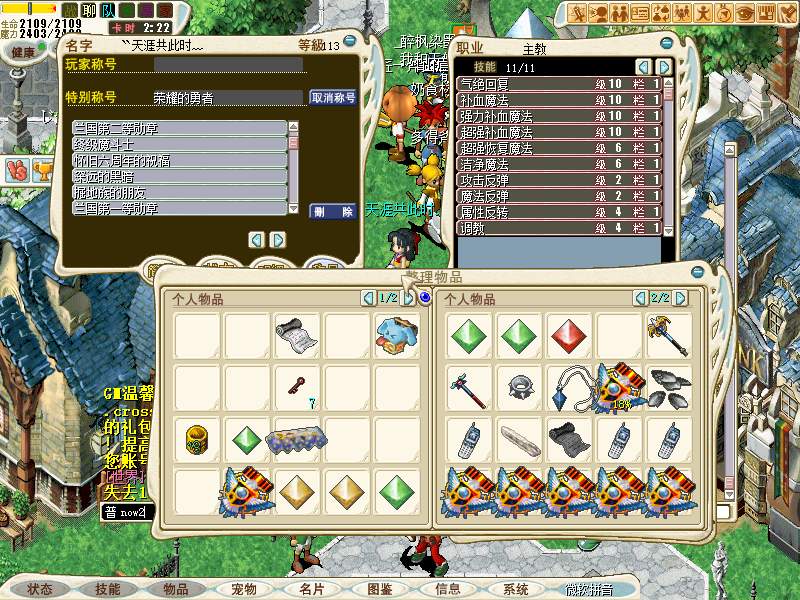Open the 图鉴 encyclopedia menu
Image resolution: width=800 pixels, height=600 pixels.
[380, 589]
